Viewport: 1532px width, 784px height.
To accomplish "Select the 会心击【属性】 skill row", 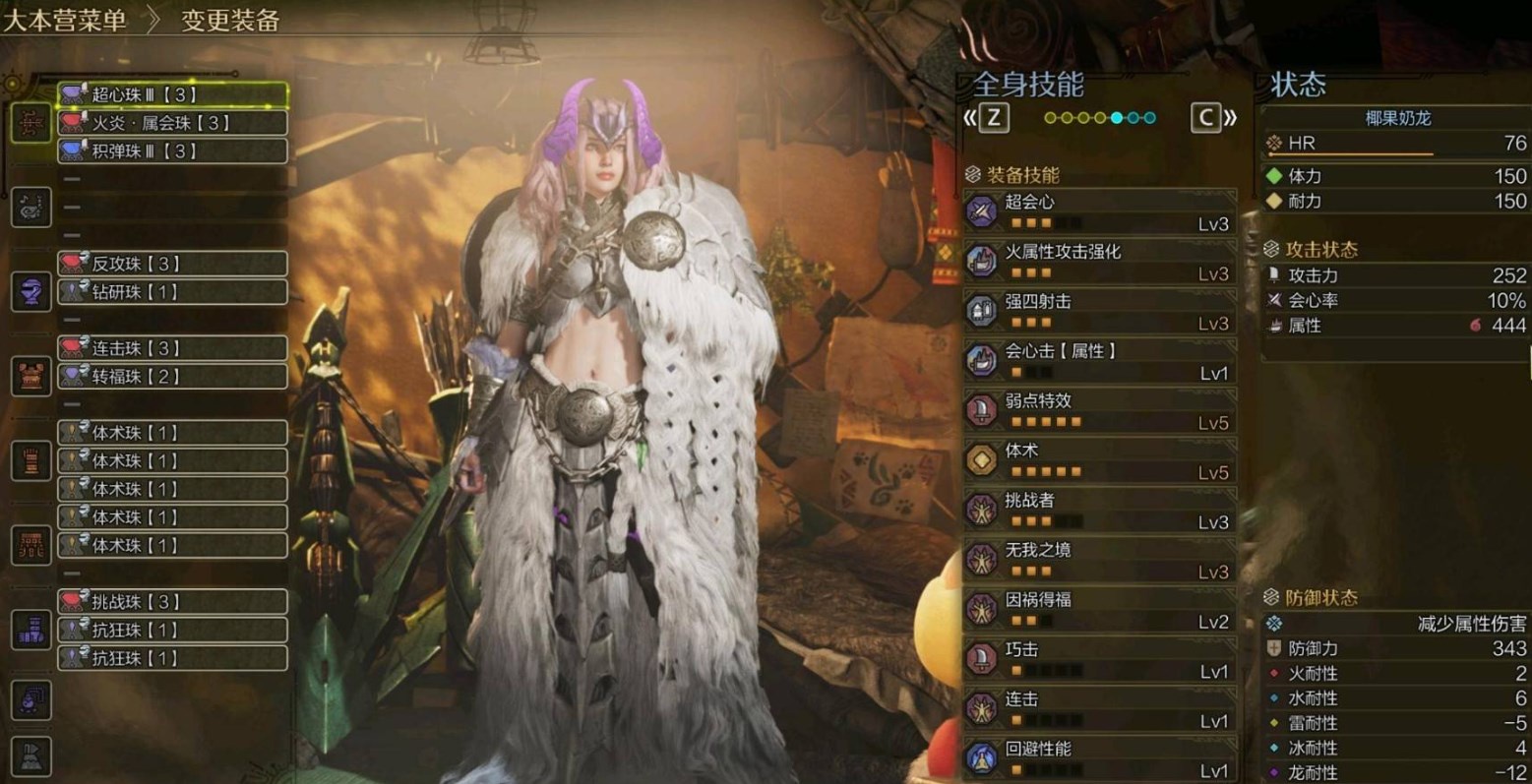I will click(1100, 361).
